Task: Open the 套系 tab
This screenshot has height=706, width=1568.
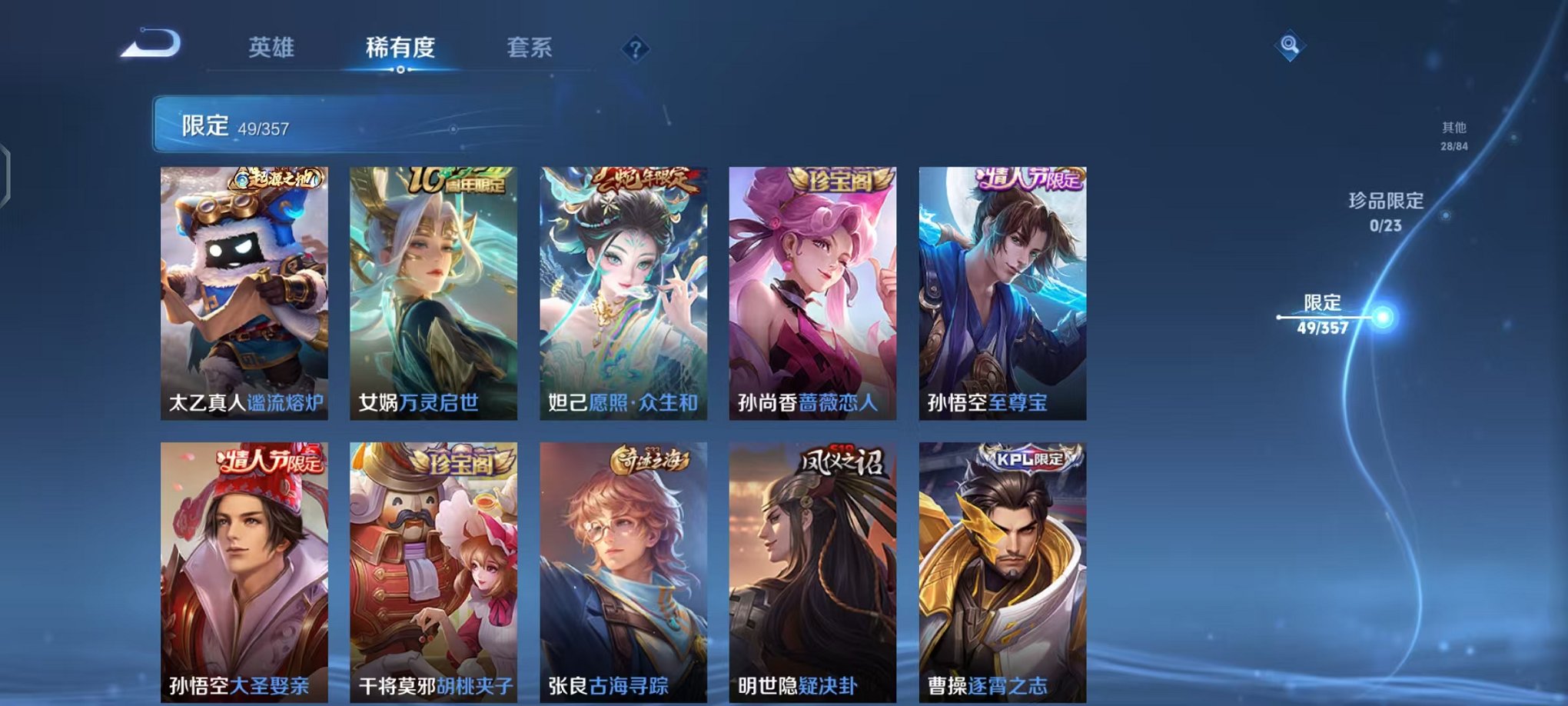Action: pyautogui.click(x=537, y=46)
